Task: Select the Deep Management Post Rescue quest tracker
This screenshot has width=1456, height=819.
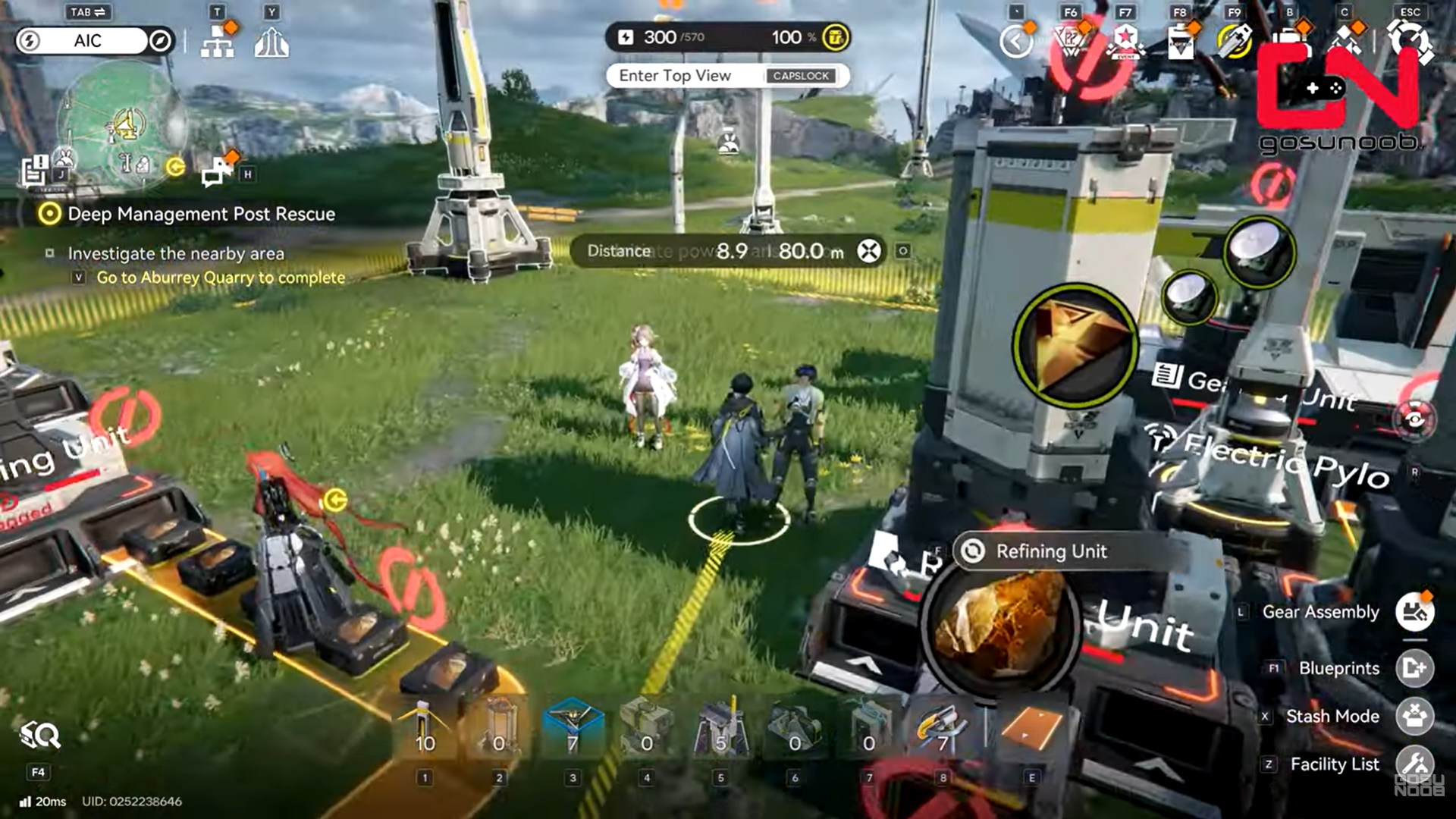Action: 201,215
